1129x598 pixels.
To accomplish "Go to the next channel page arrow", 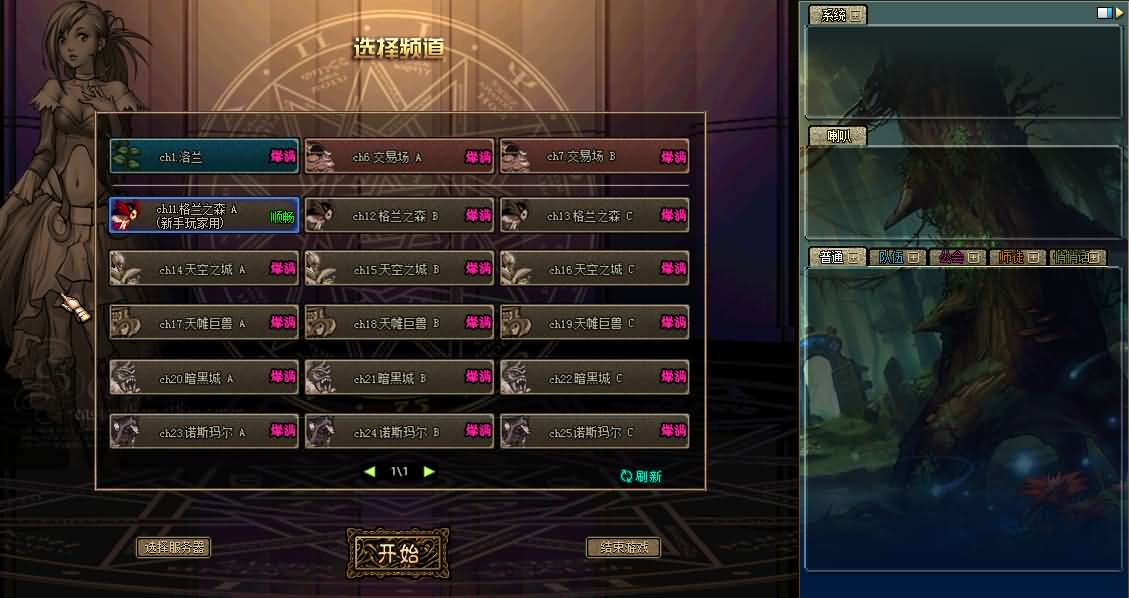I will point(429,471).
